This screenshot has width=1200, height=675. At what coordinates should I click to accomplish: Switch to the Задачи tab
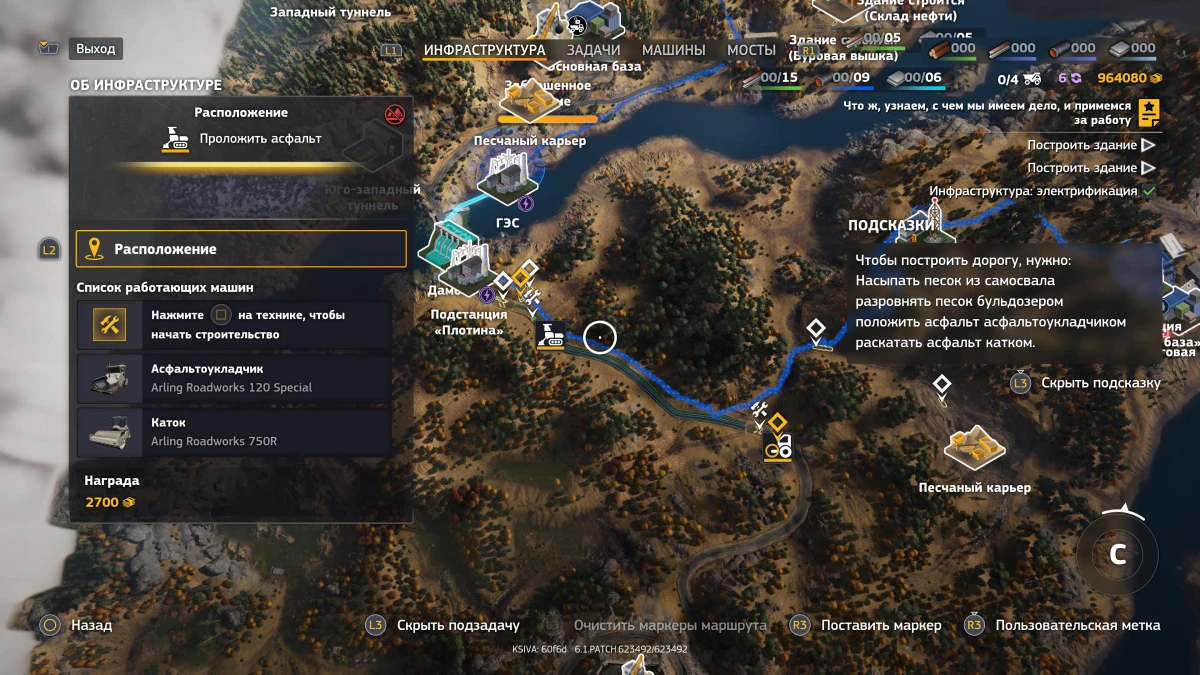pos(593,50)
